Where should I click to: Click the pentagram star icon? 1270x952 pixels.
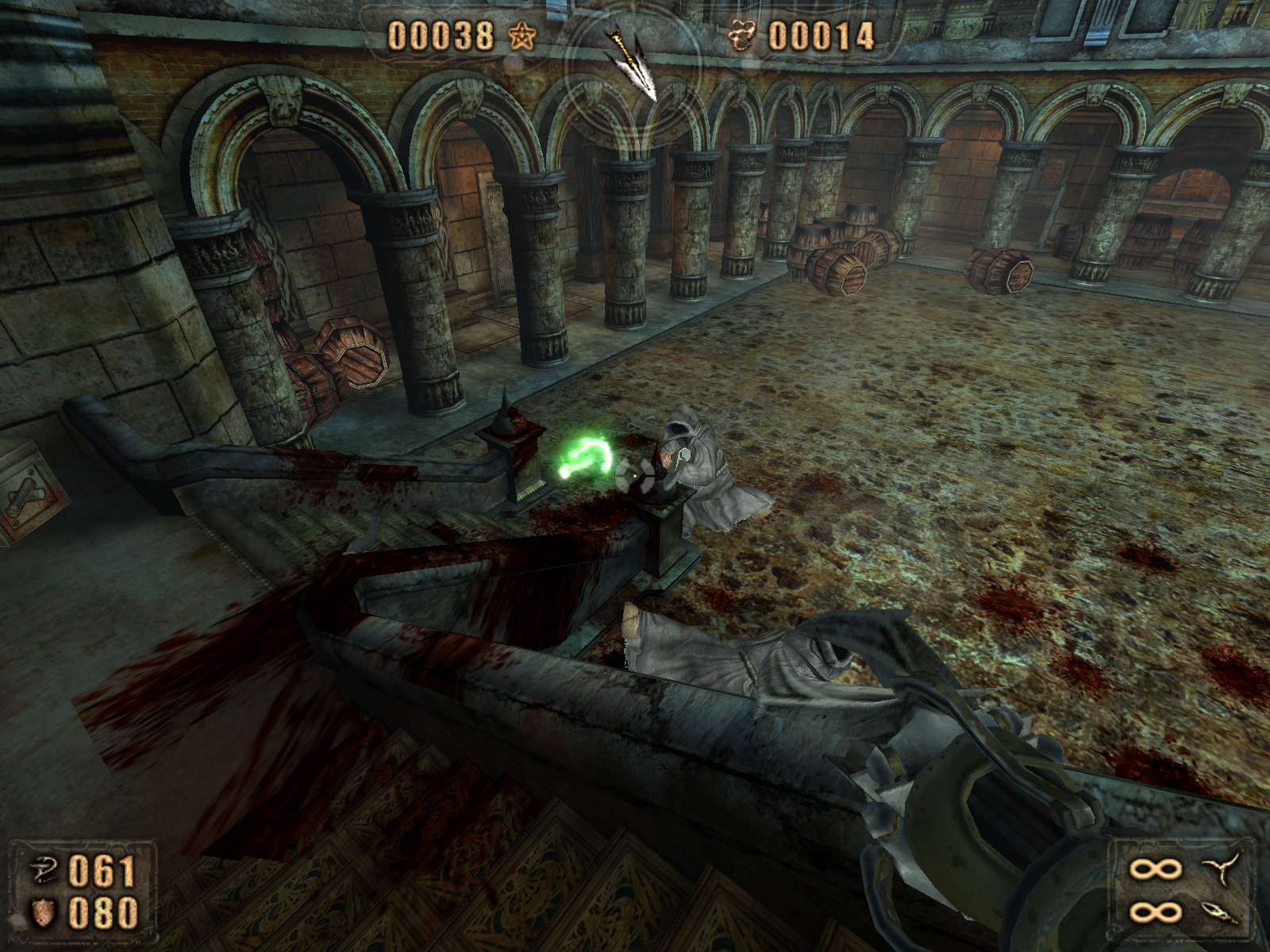coord(521,36)
